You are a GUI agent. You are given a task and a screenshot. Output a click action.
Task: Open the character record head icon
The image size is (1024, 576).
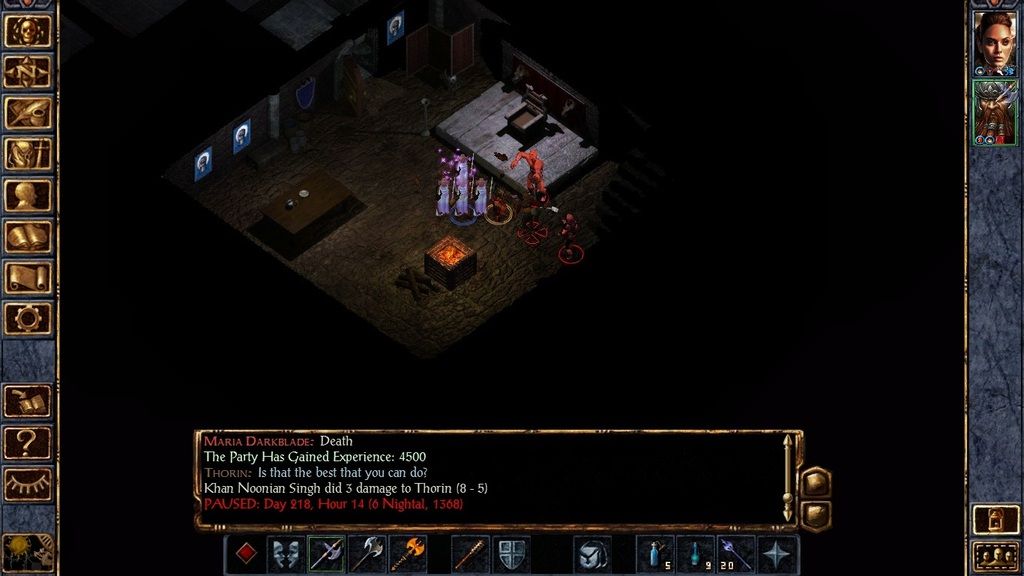click(x=27, y=195)
